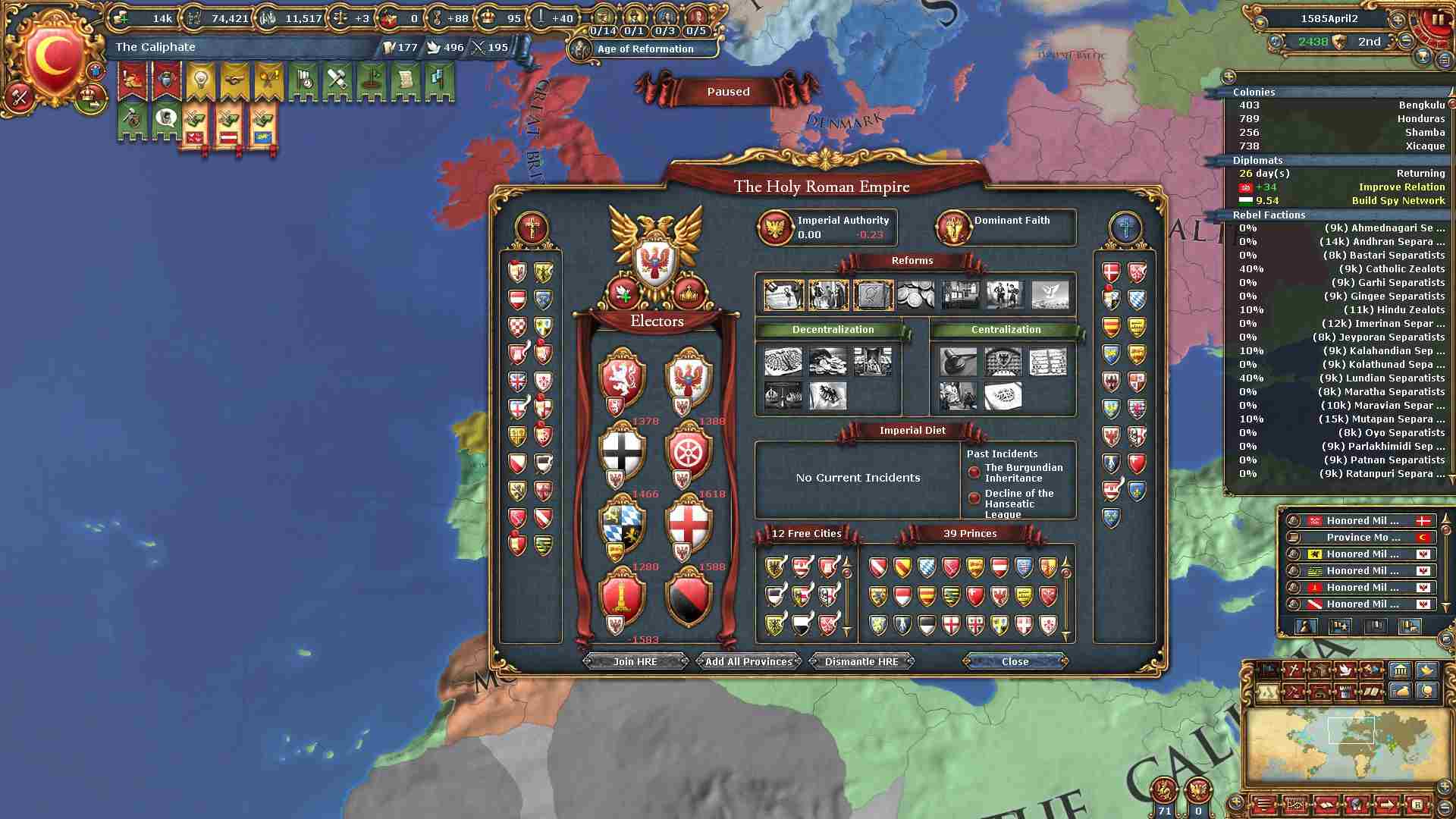Close the Holy Roman Empire window

1015,661
